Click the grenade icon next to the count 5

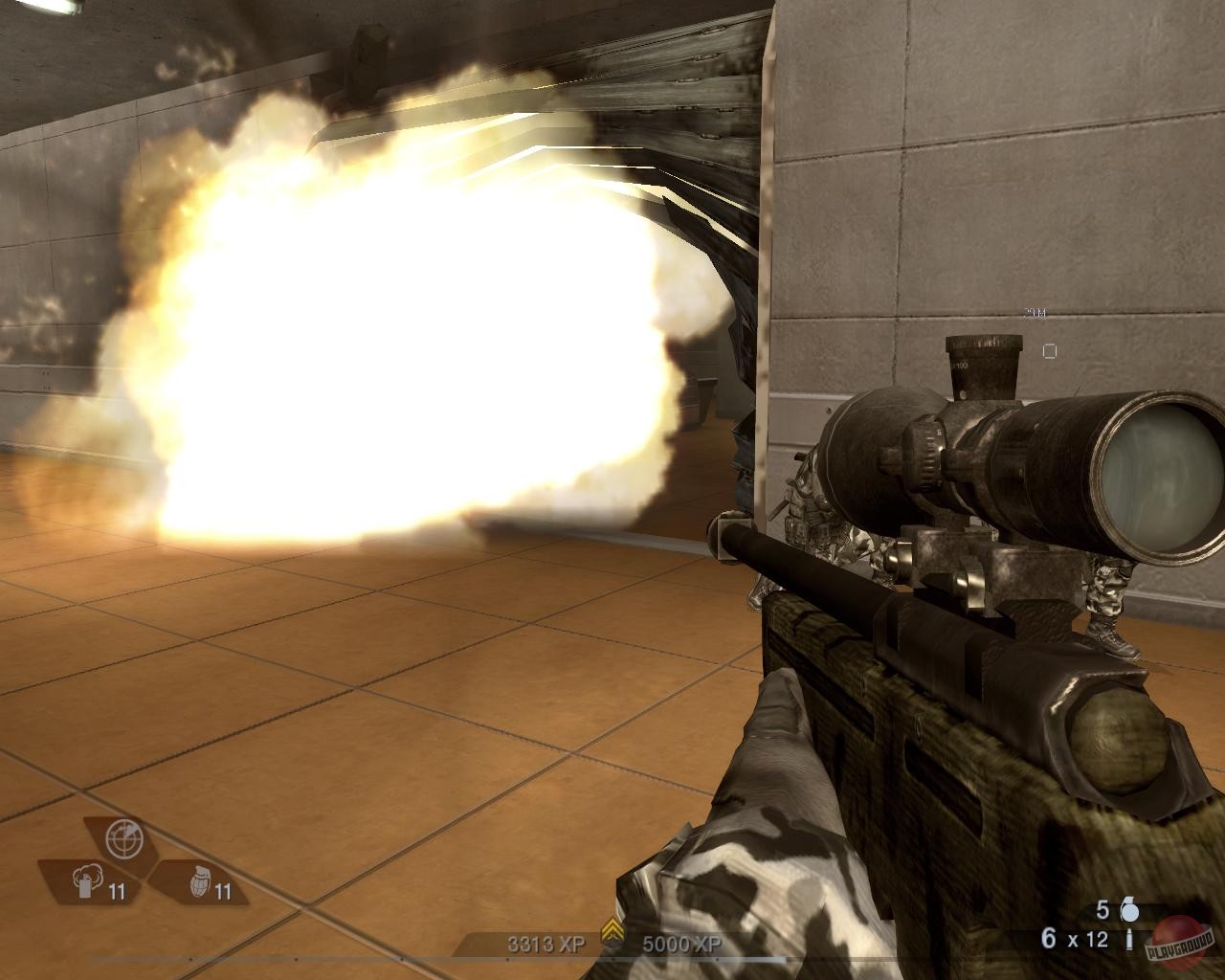pyautogui.click(x=1130, y=910)
